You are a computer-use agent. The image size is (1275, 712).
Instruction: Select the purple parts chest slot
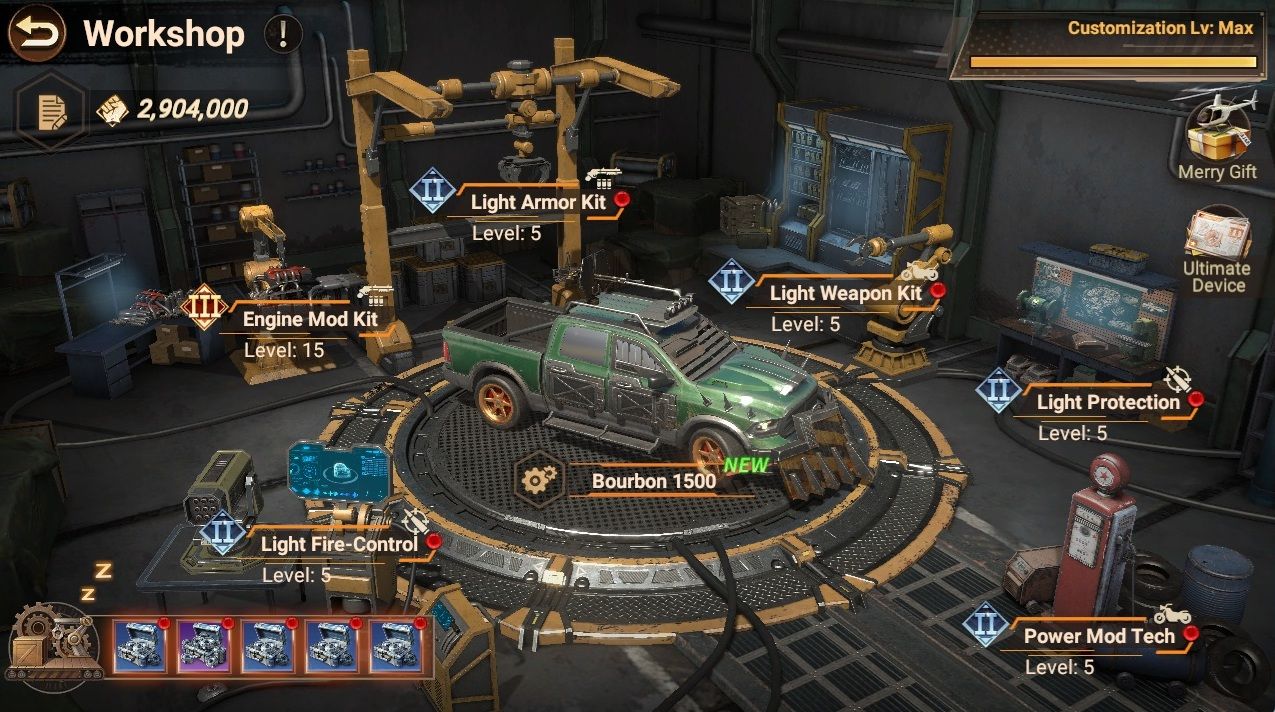[204, 645]
